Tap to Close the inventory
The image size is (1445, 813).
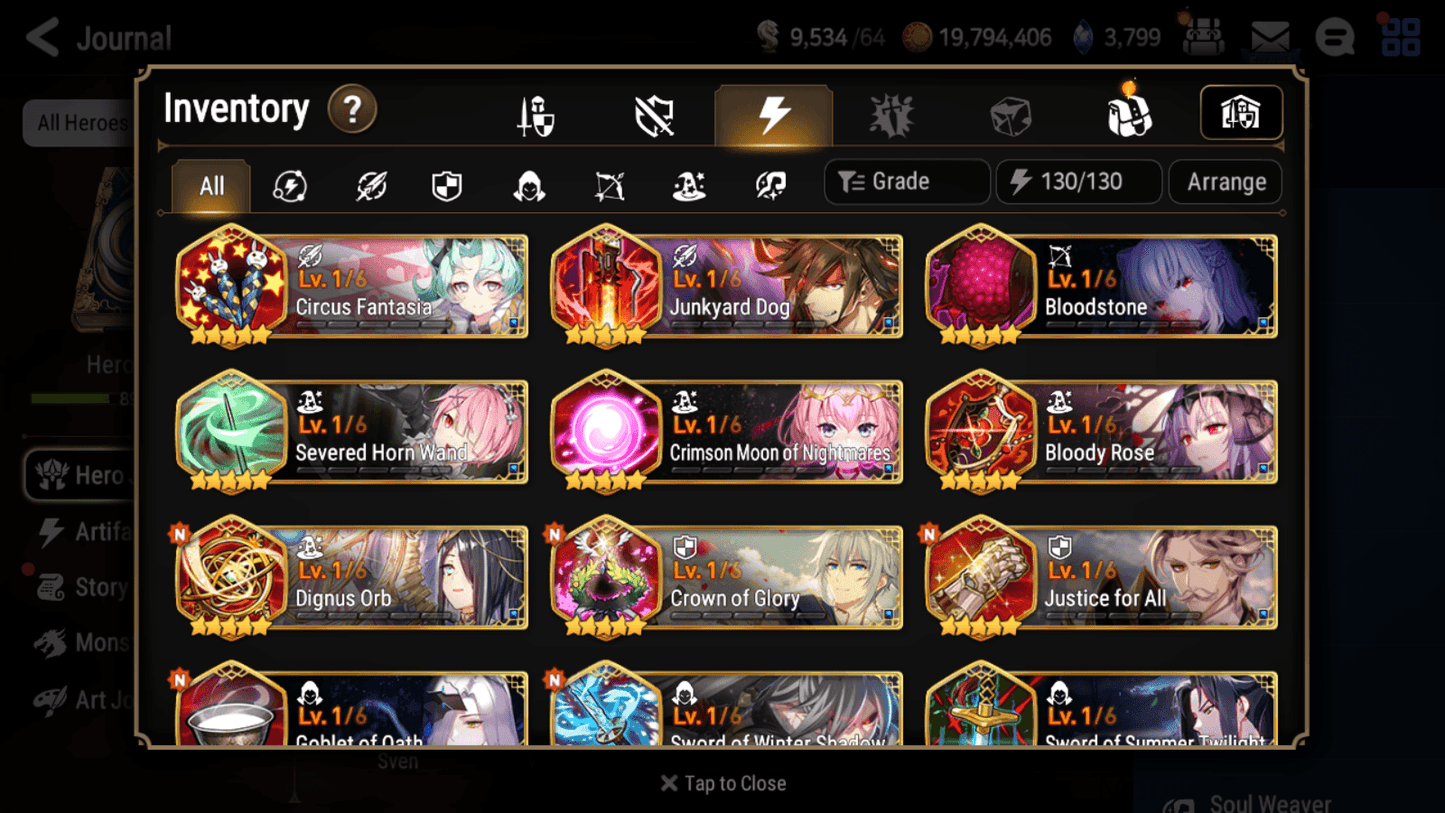coord(722,783)
